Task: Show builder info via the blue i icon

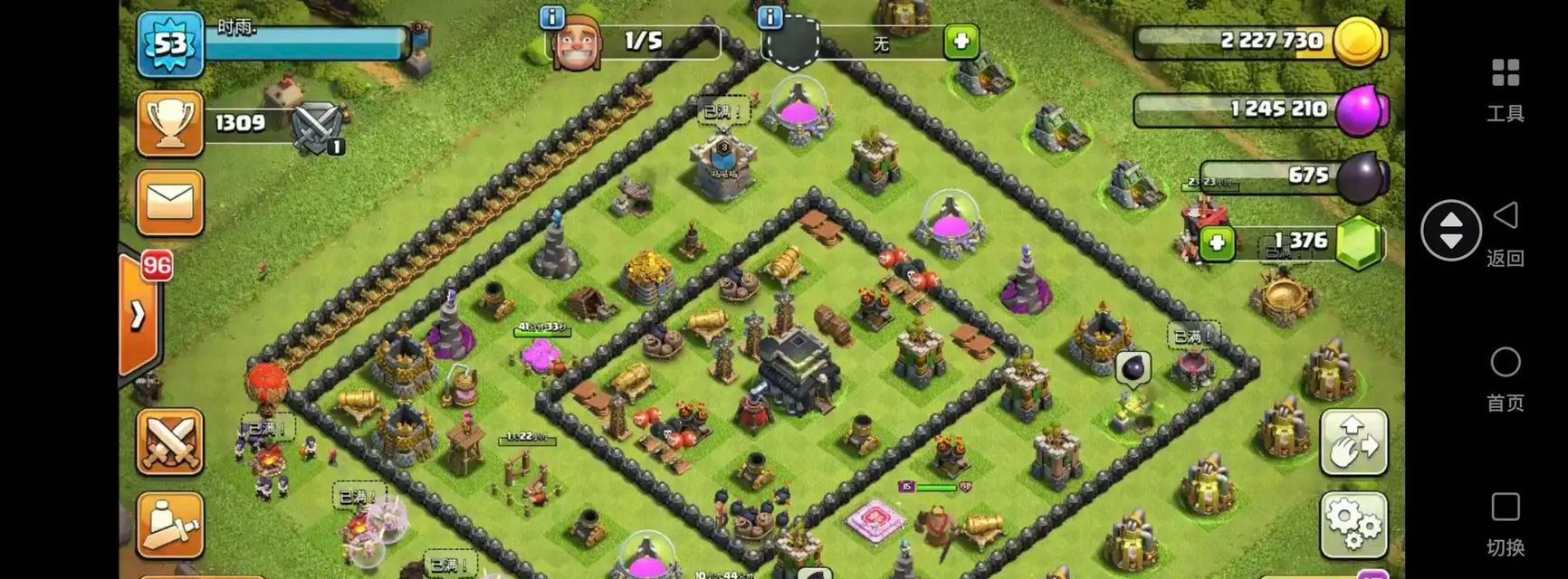Action: tap(551, 17)
